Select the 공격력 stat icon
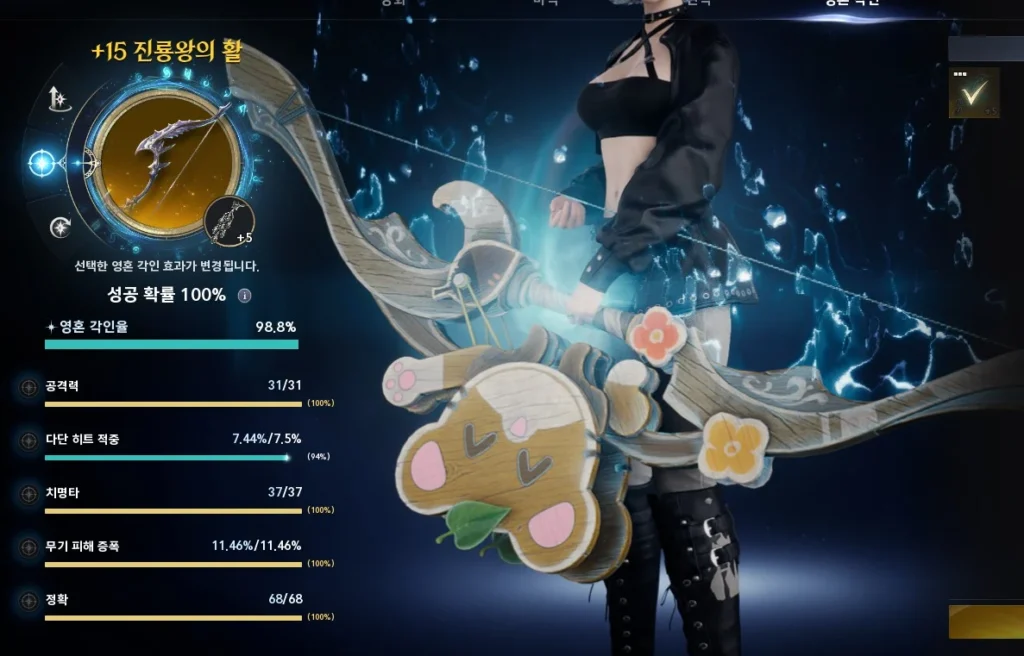 point(27,386)
